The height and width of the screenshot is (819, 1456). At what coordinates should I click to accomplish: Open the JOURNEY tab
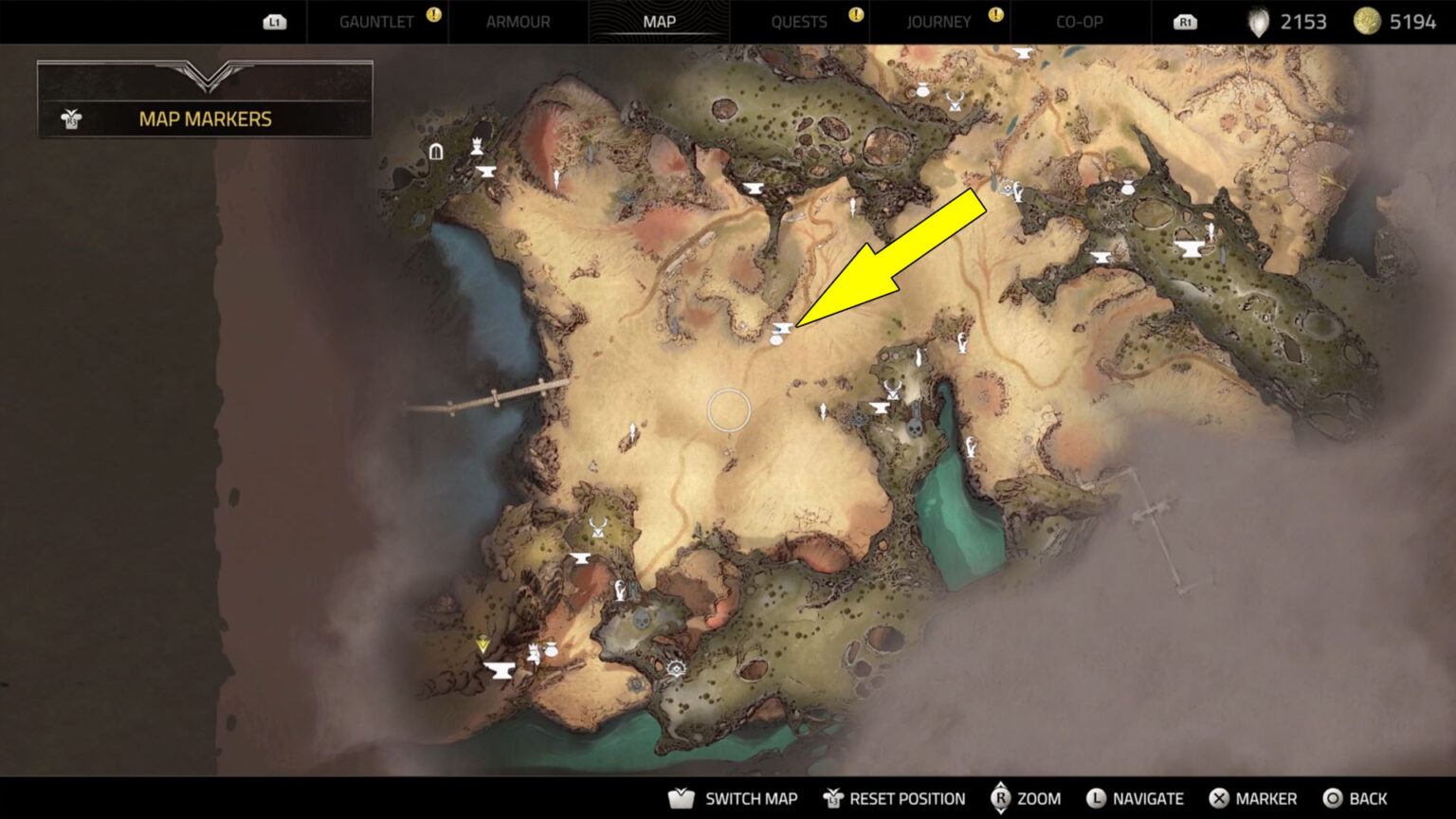pos(939,21)
